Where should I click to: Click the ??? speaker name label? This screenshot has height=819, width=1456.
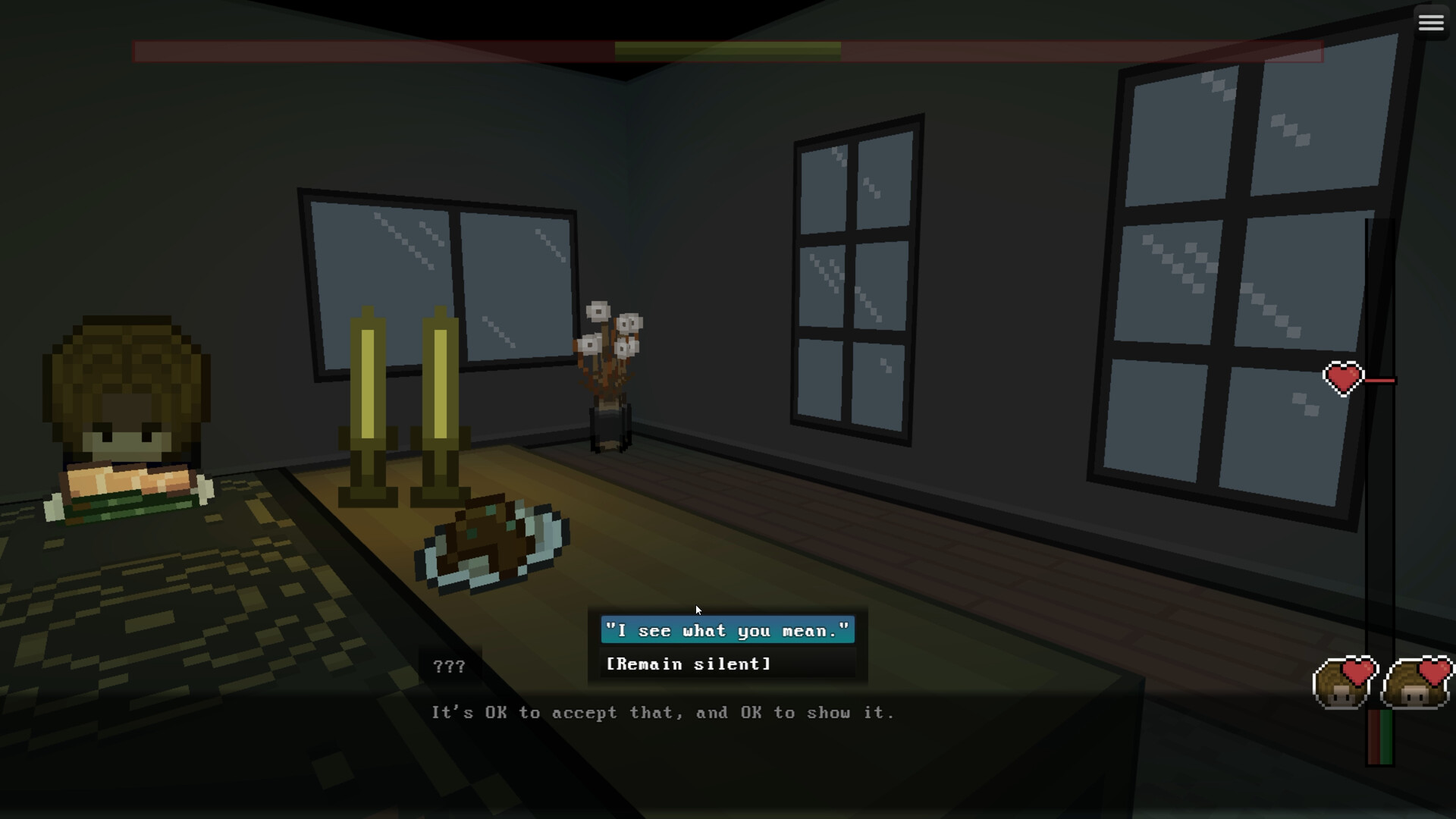[449, 667]
